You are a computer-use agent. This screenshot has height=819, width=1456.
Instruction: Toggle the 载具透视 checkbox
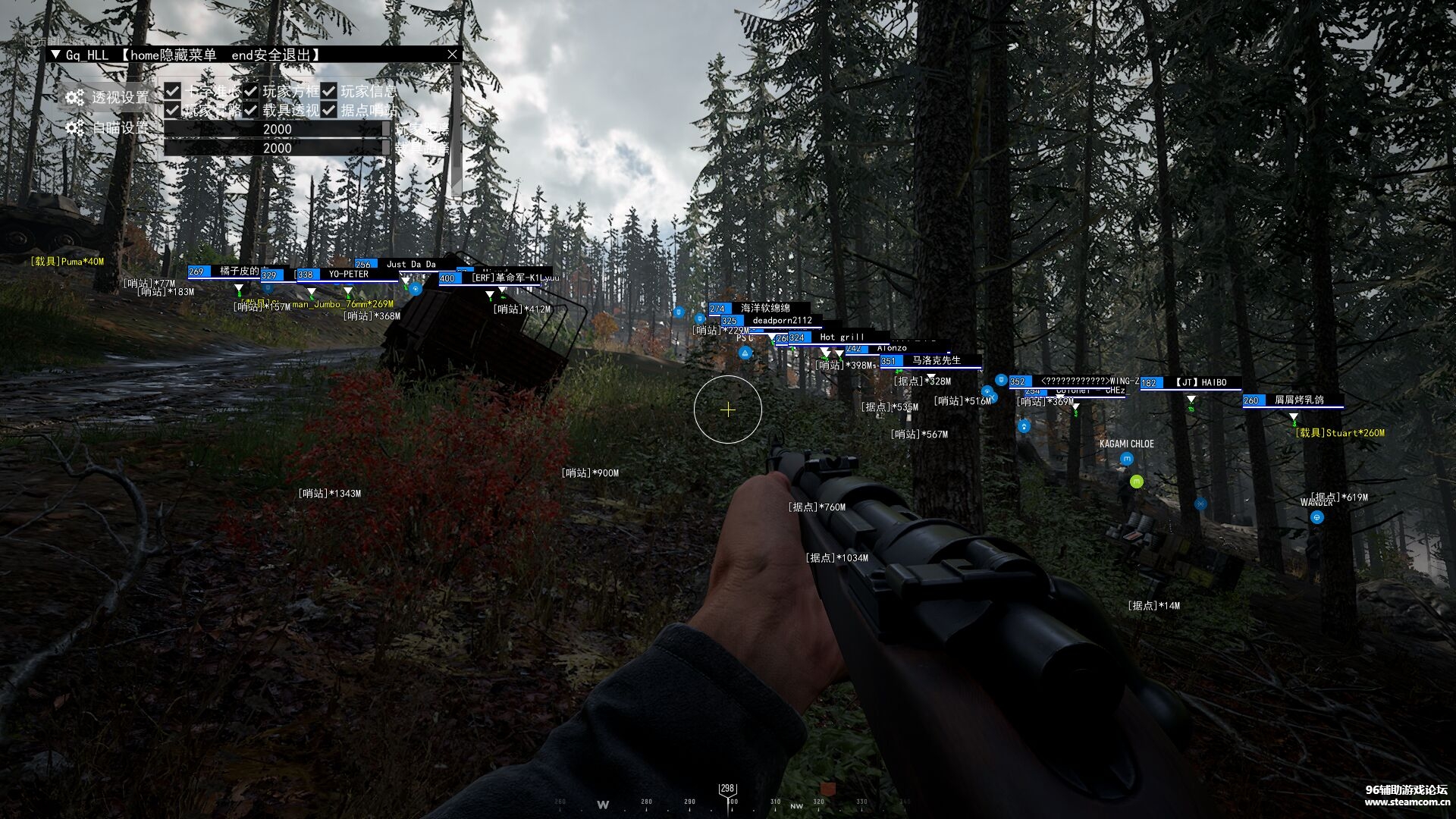(251, 110)
